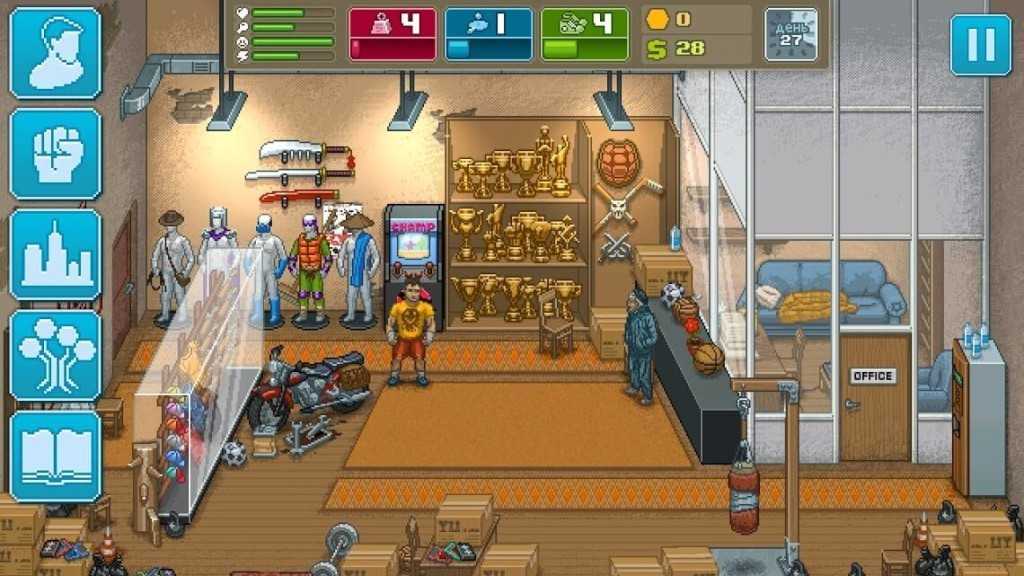Select the fist fight menu button
The width and height of the screenshot is (1024, 576).
point(55,154)
